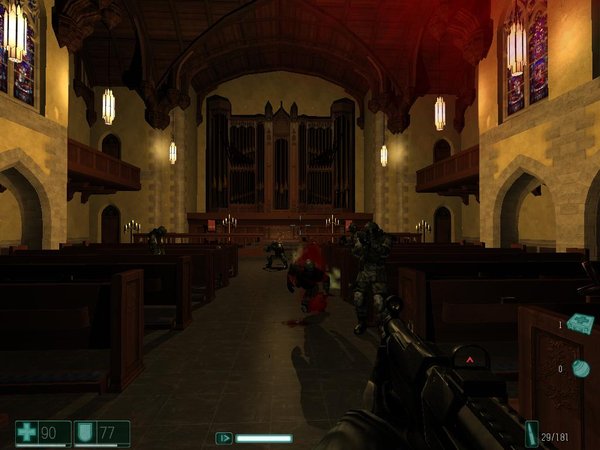The width and height of the screenshot is (600, 450).
Task: Select the medkit inventory icon
Action: pyautogui.click(x=580, y=323)
